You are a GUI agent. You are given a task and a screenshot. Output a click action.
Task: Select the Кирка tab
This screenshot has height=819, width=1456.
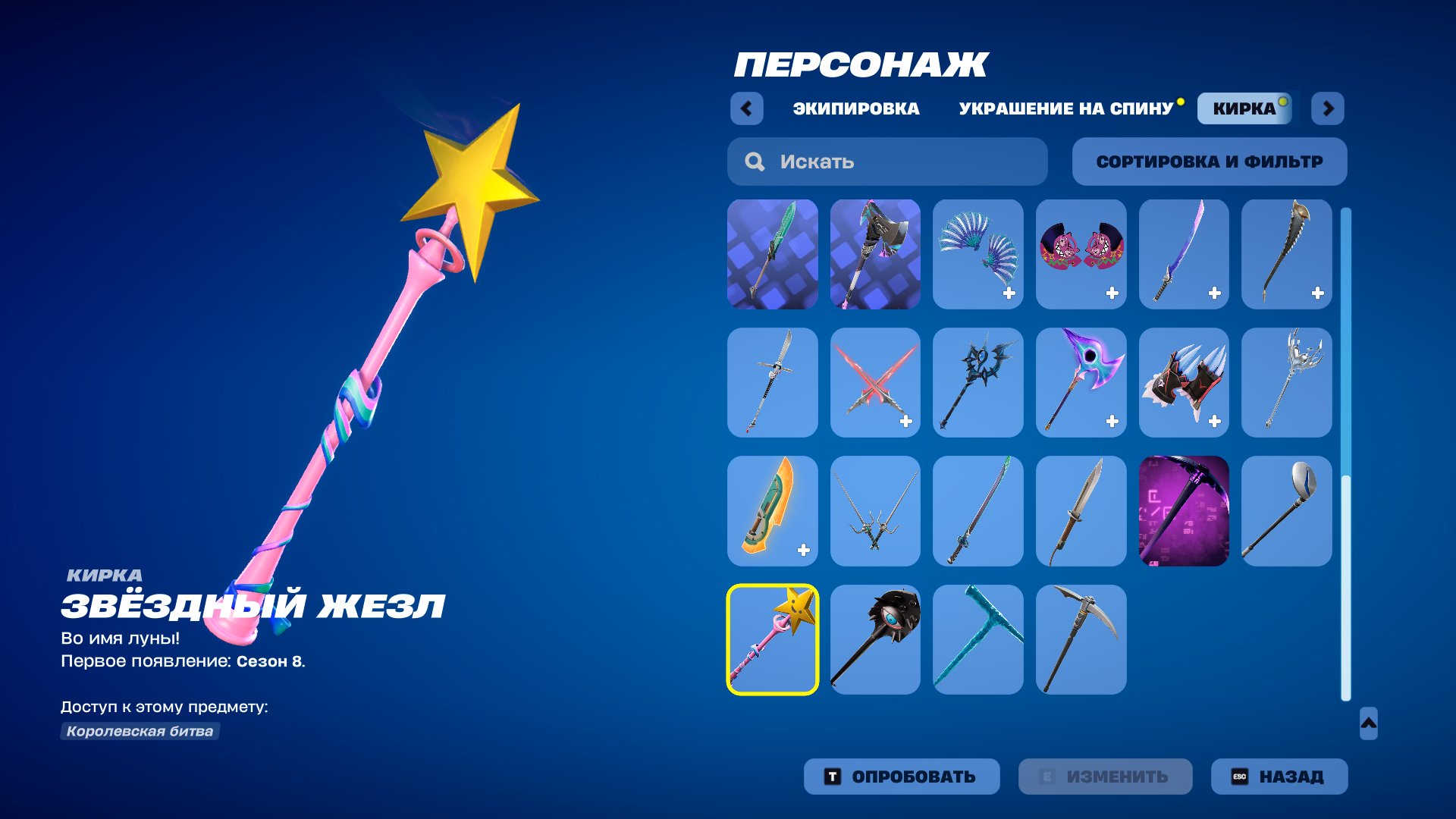[x=1244, y=108]
